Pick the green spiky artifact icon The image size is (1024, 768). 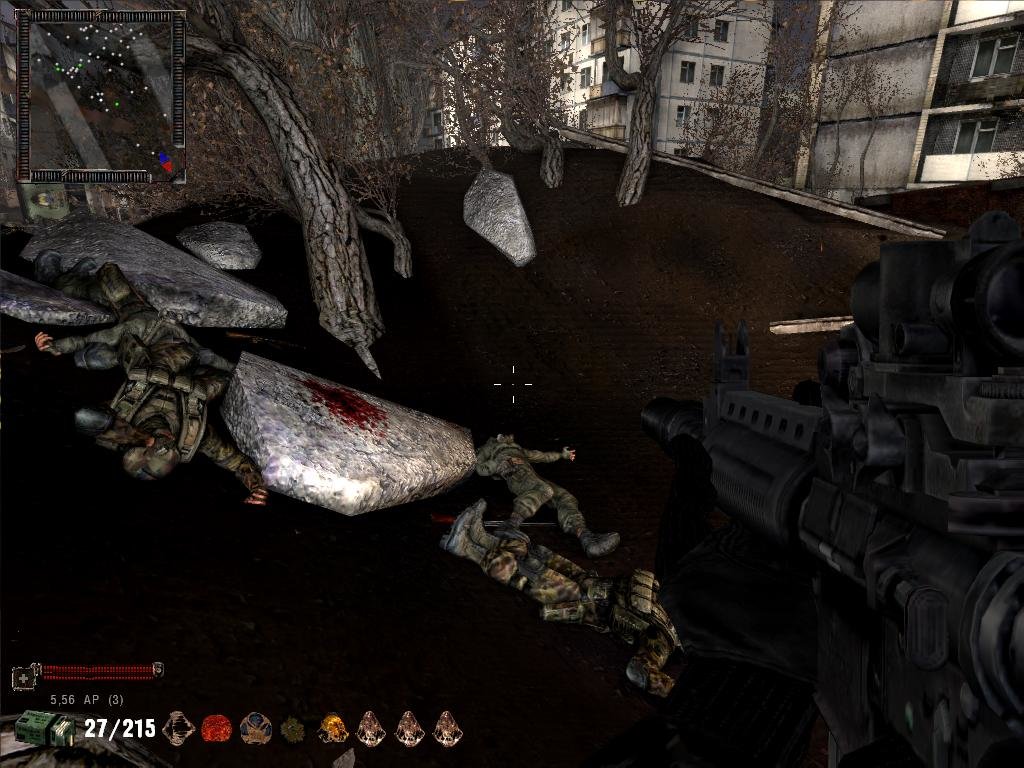pos(294,728)
